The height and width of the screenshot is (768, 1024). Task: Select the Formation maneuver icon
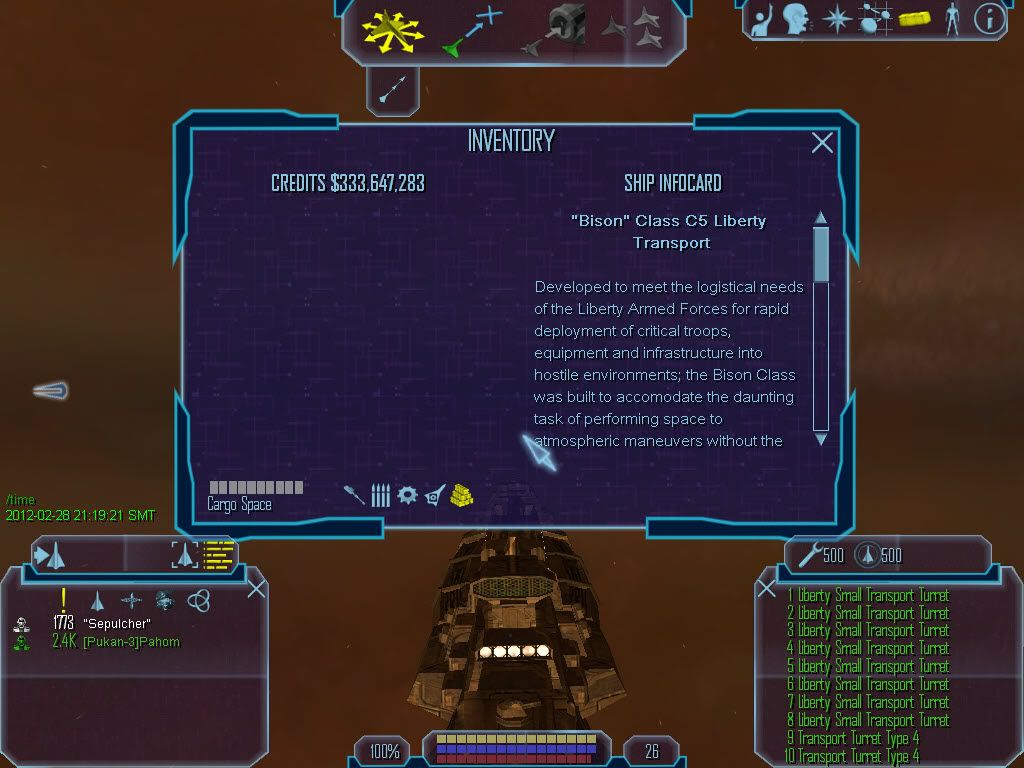pos(631,28)
